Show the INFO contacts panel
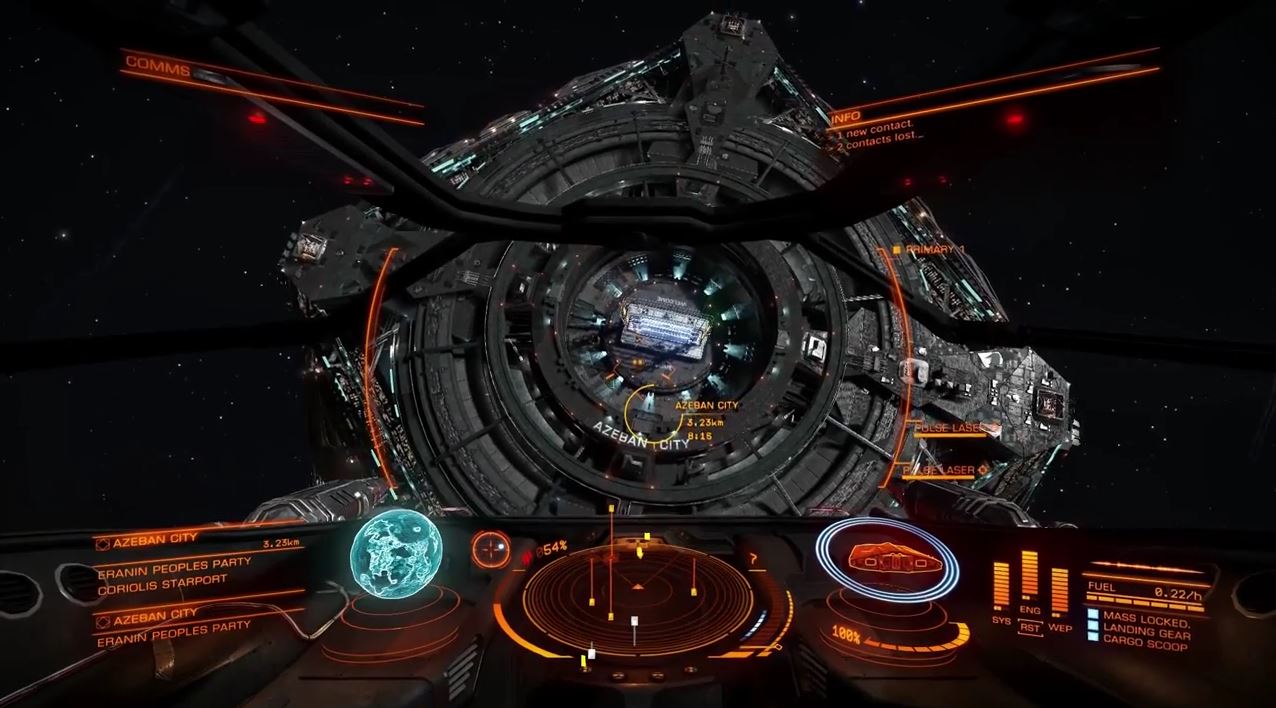1276x708 pixels. [846, 117]
